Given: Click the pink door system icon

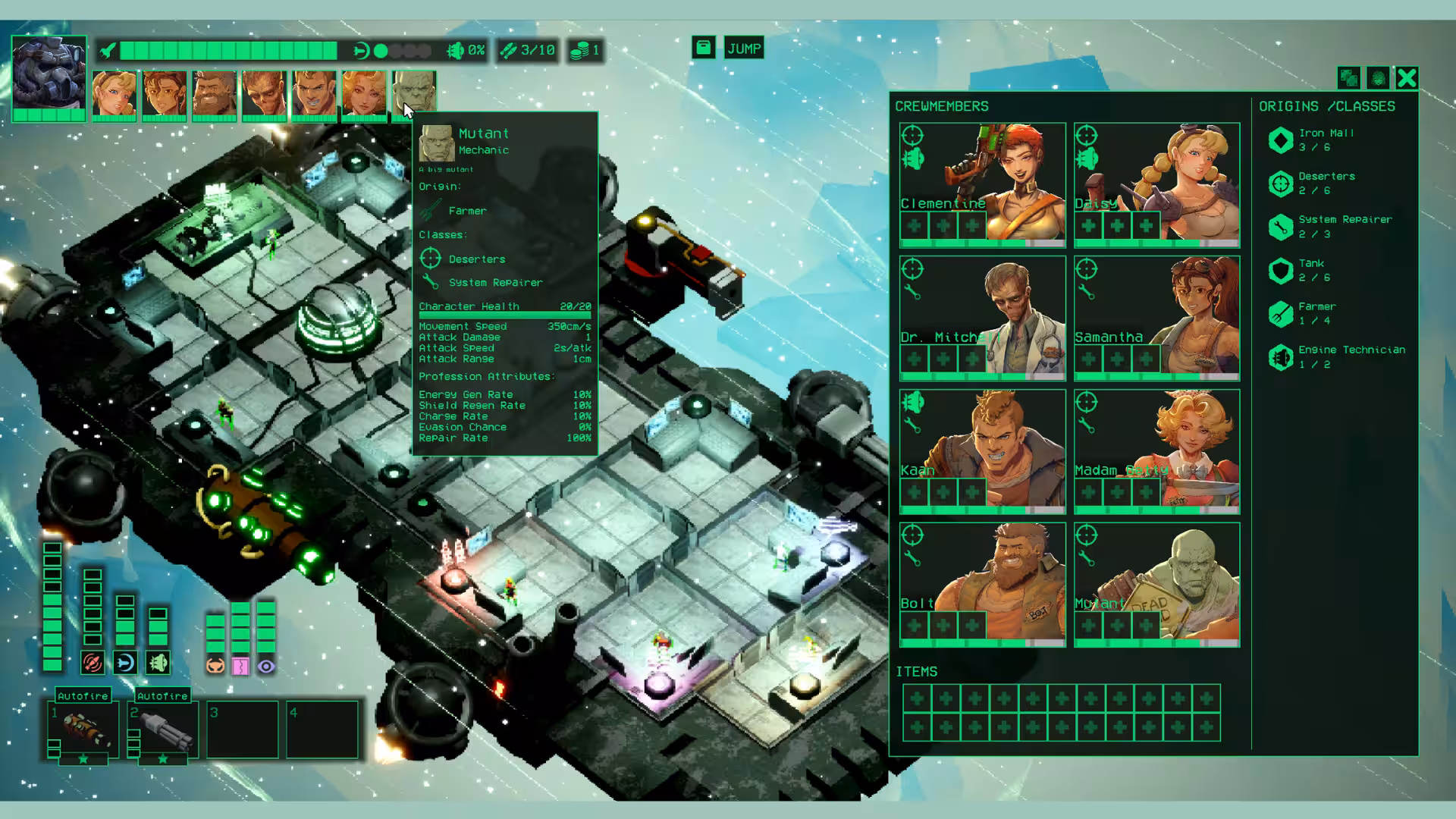Looking at the screenshot, I should pyautogui.click(x=240, y=667).
